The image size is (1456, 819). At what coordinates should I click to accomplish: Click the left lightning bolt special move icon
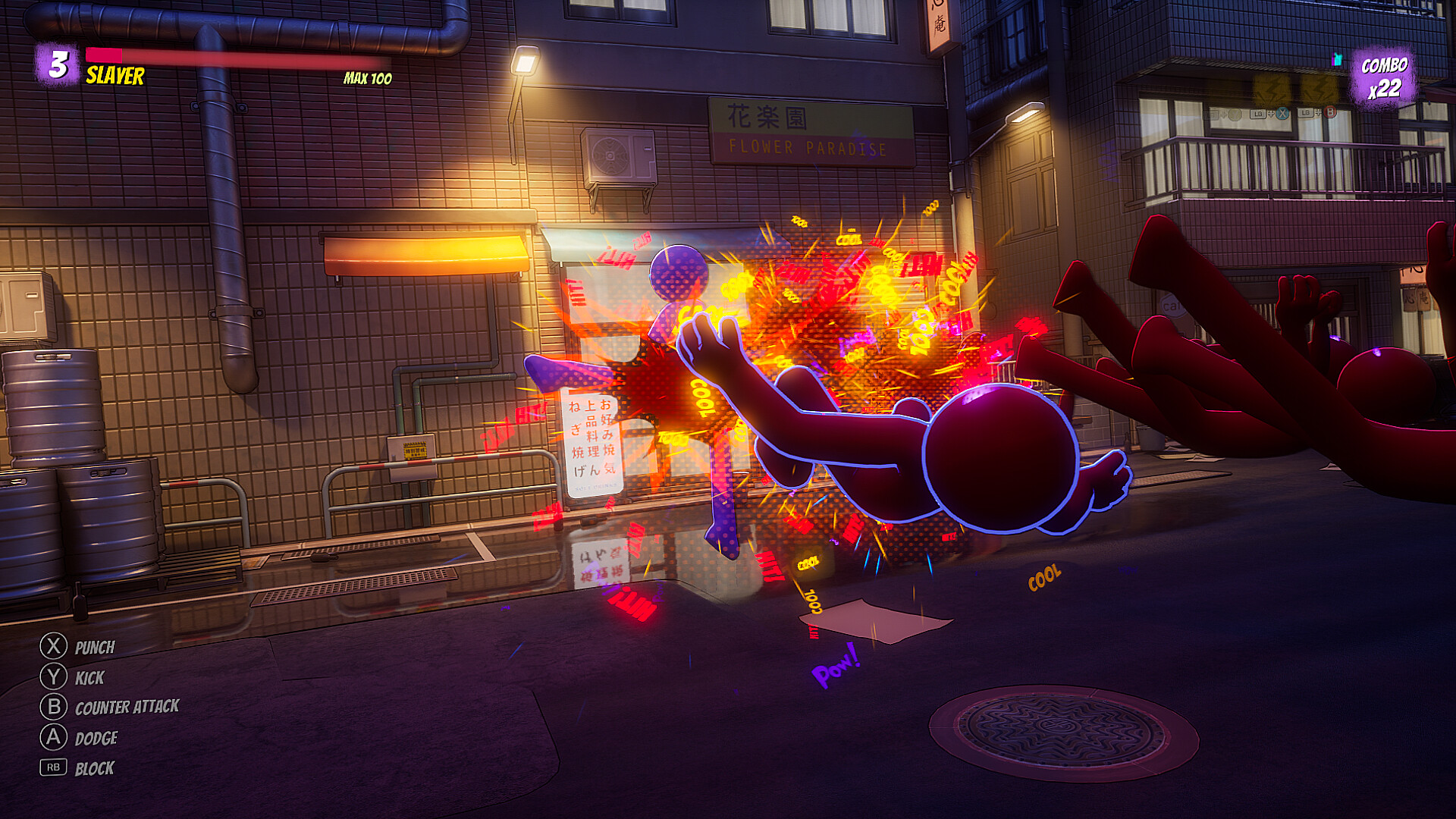(1272, 89)
